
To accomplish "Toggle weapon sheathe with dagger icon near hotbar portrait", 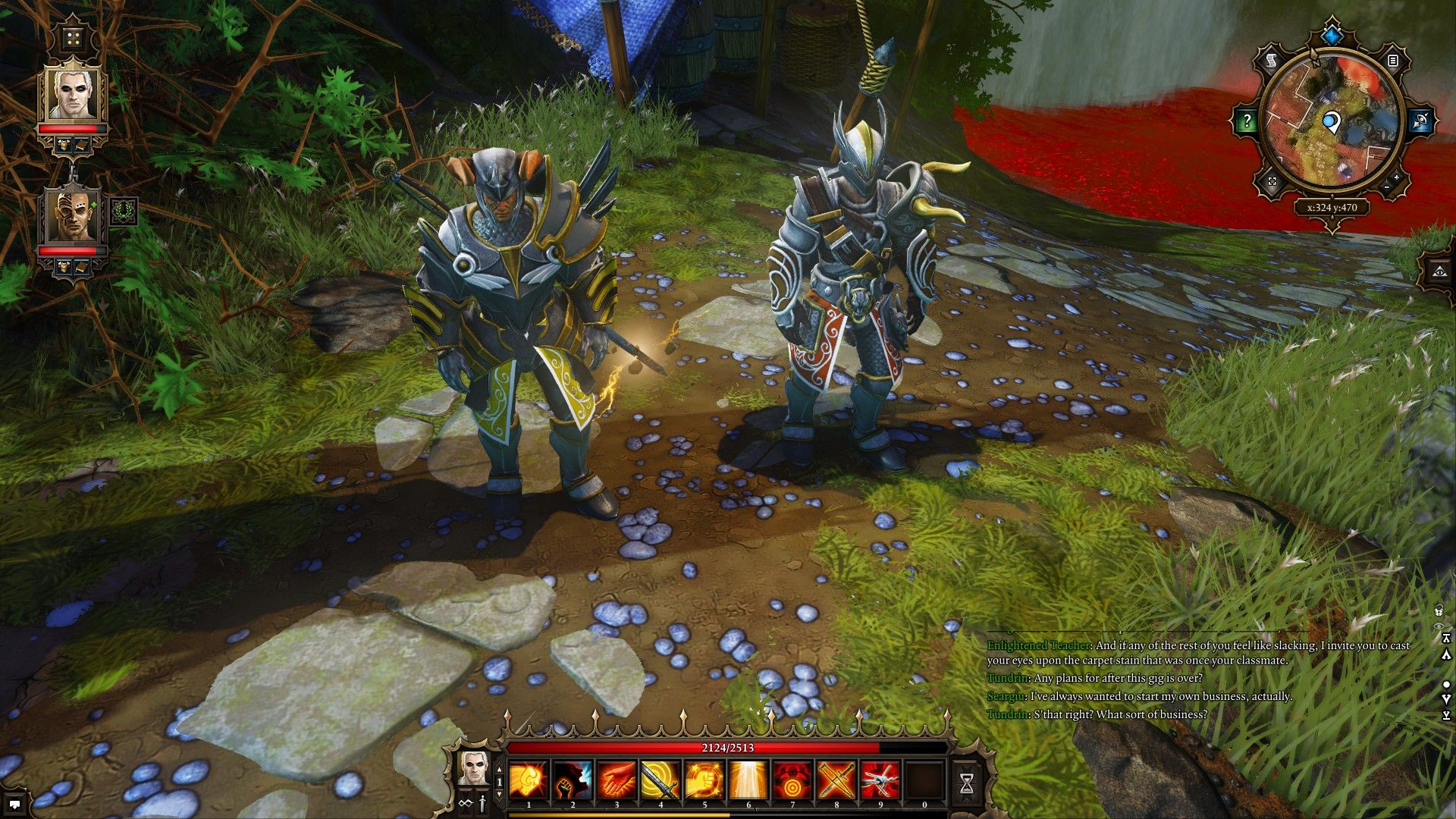I will click(482, 805).
